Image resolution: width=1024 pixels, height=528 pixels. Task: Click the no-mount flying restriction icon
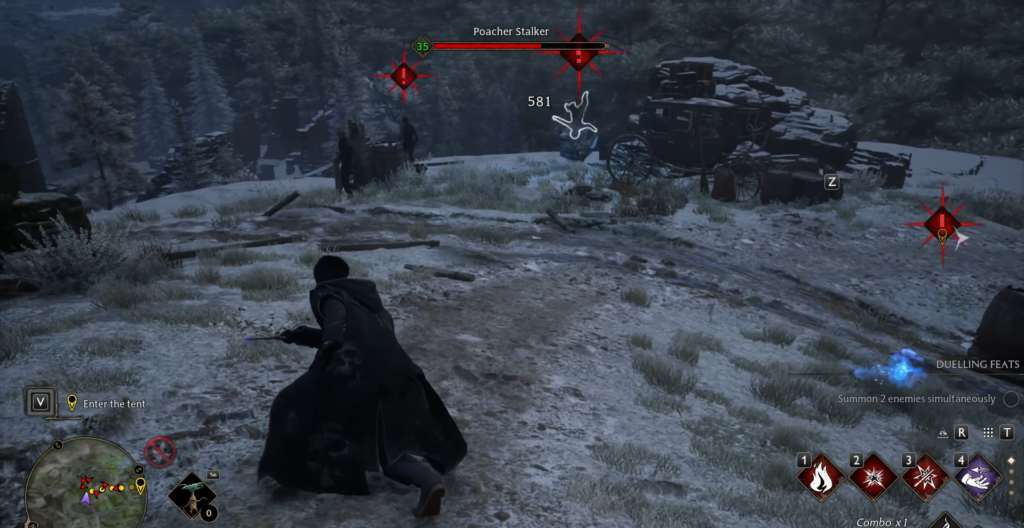[160, 453]
